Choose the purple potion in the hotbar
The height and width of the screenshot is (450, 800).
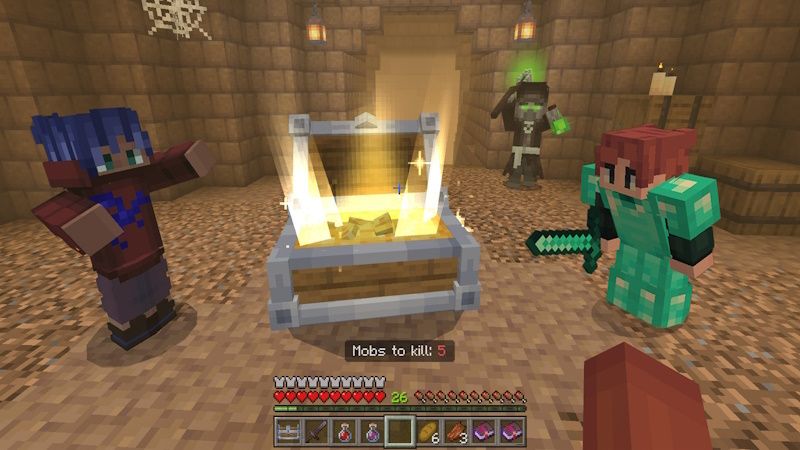372,432
